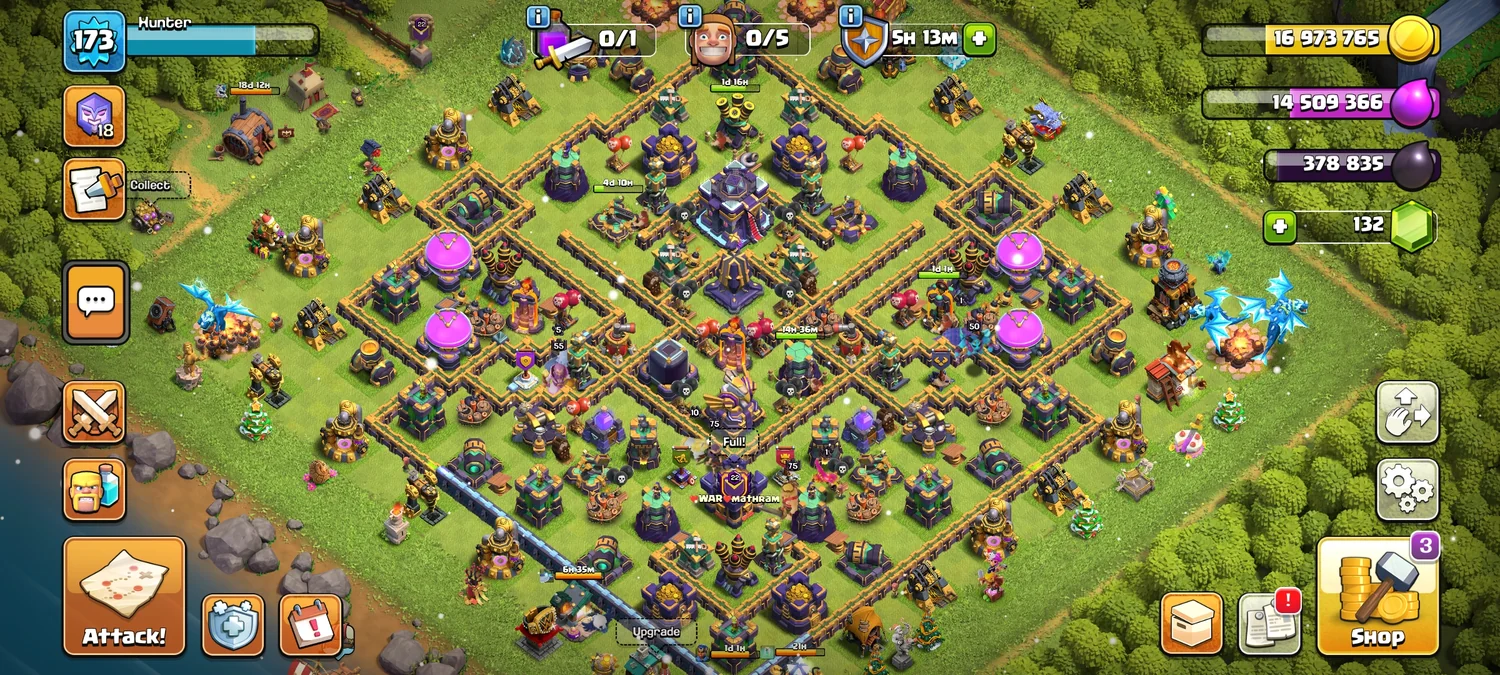Open army training via the barbarian icon

coord(95,489)
